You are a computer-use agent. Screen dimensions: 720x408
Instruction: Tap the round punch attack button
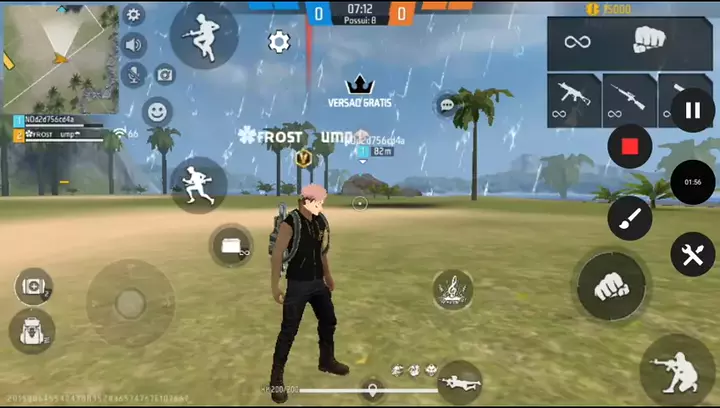(609, 286)
